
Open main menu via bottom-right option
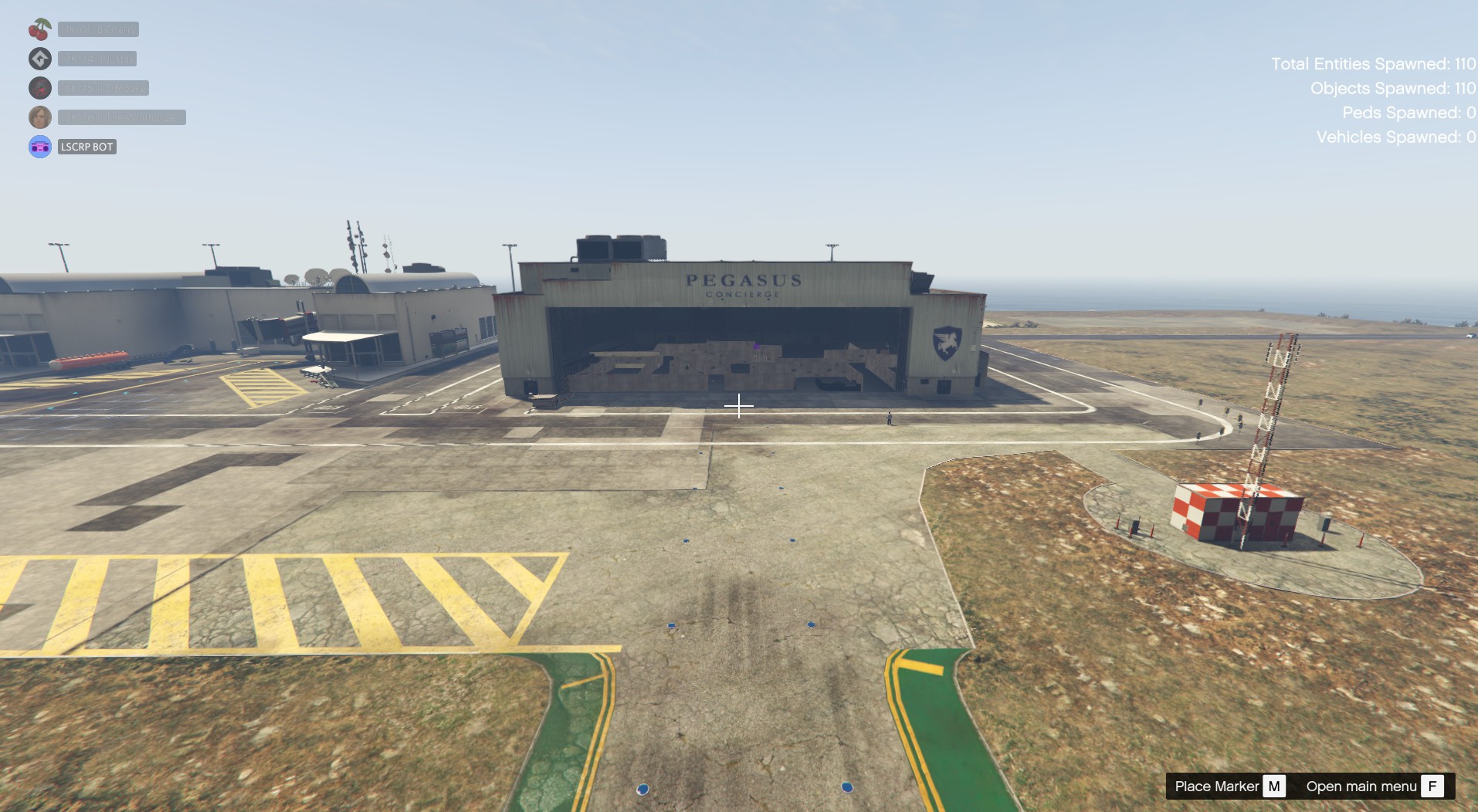coord(1361,786)
